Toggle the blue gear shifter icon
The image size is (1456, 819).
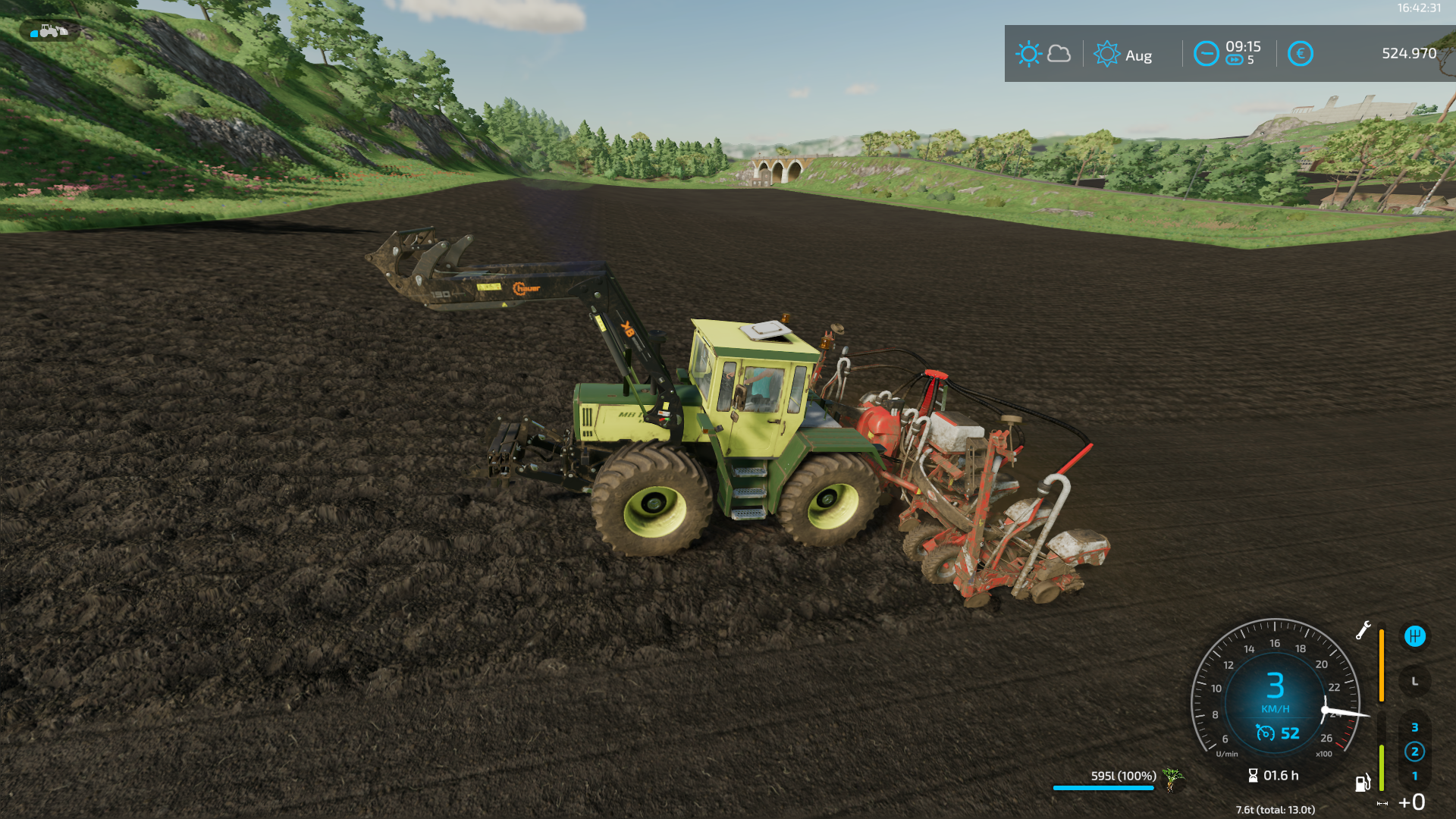coord(1414,636)
